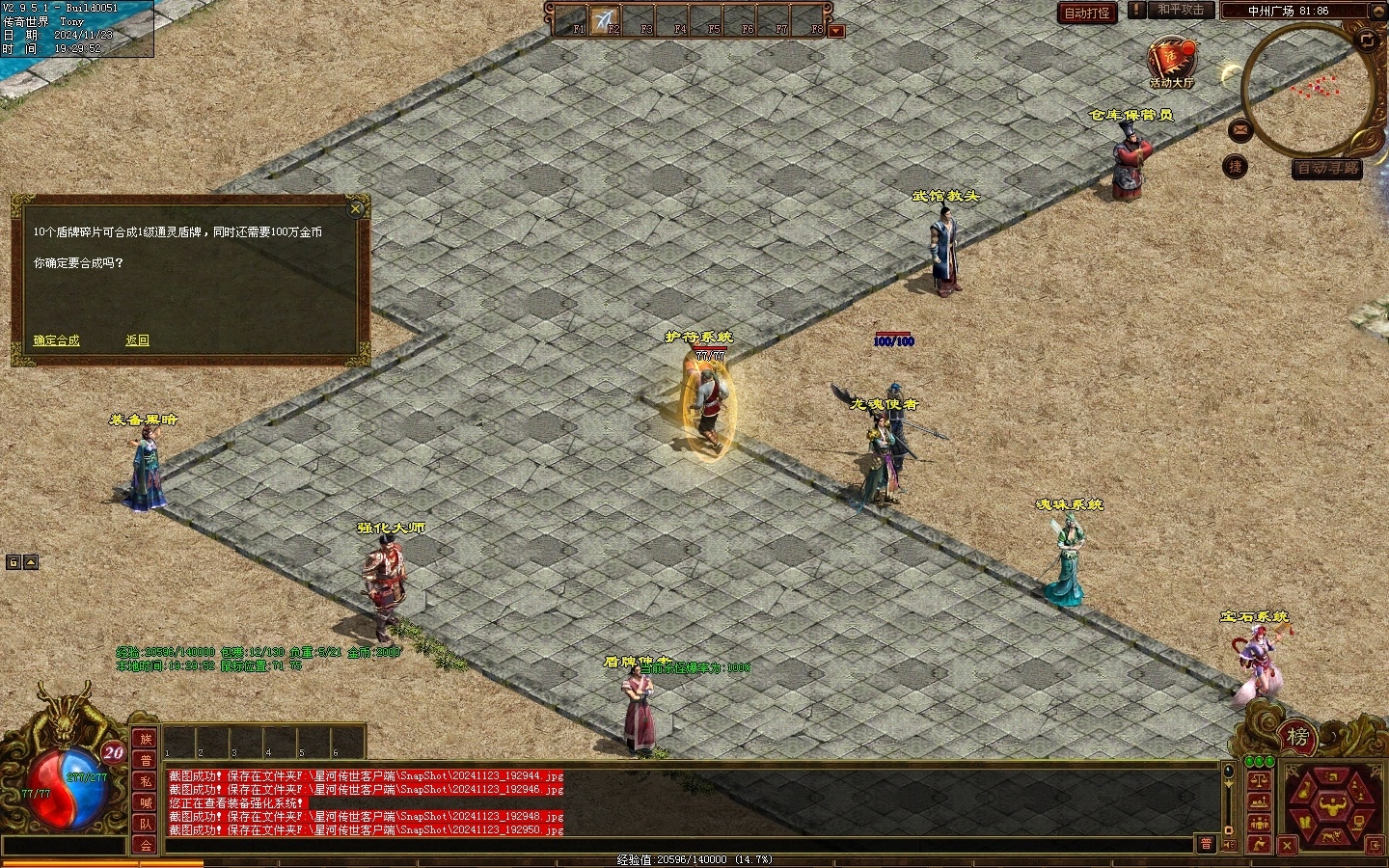Open the 捷 shortcut round button
Viewport: 1389px width, 868px height.
tap(1236, 167)
